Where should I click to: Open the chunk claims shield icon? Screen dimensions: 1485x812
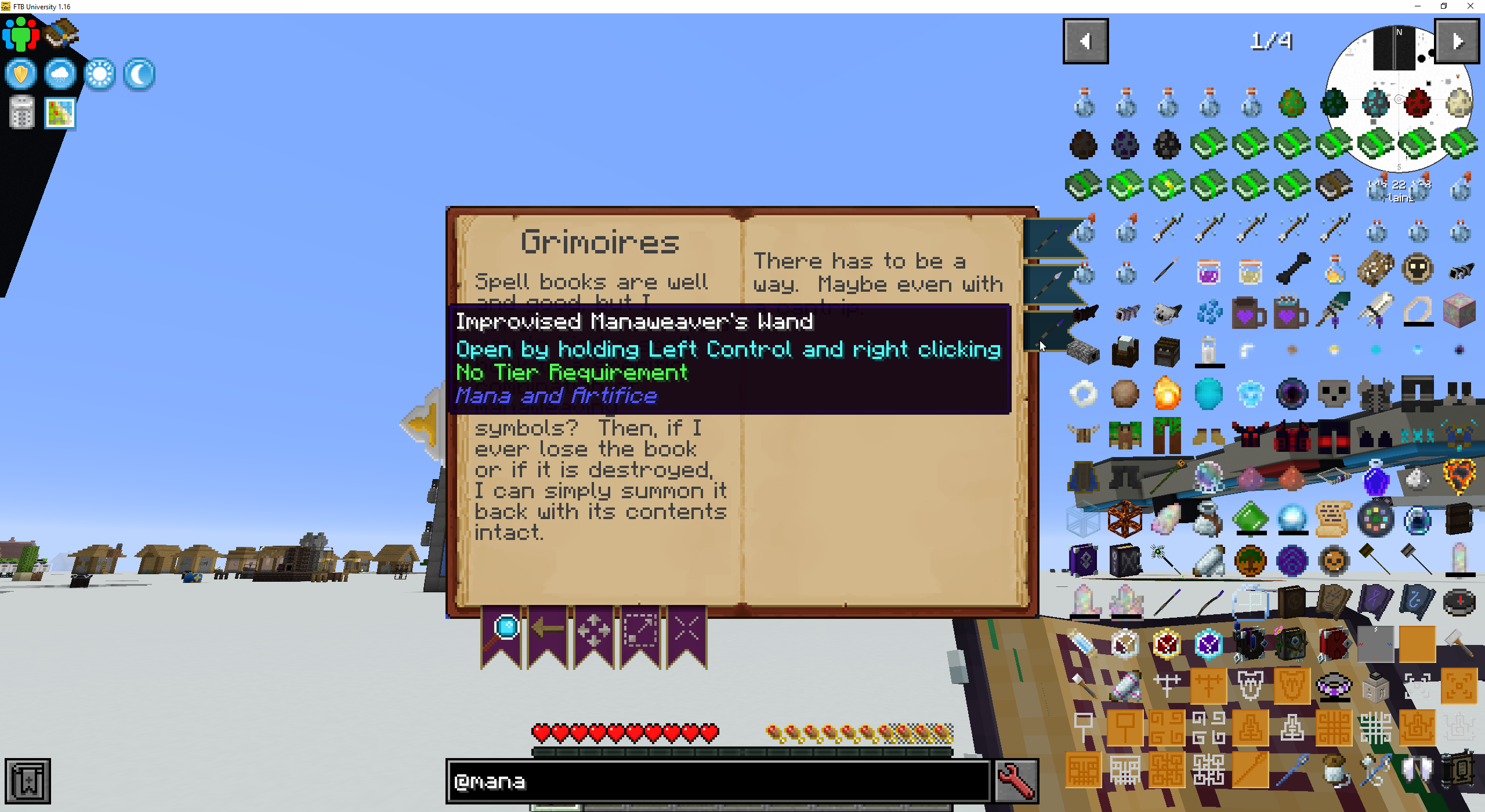pos(20,74)
